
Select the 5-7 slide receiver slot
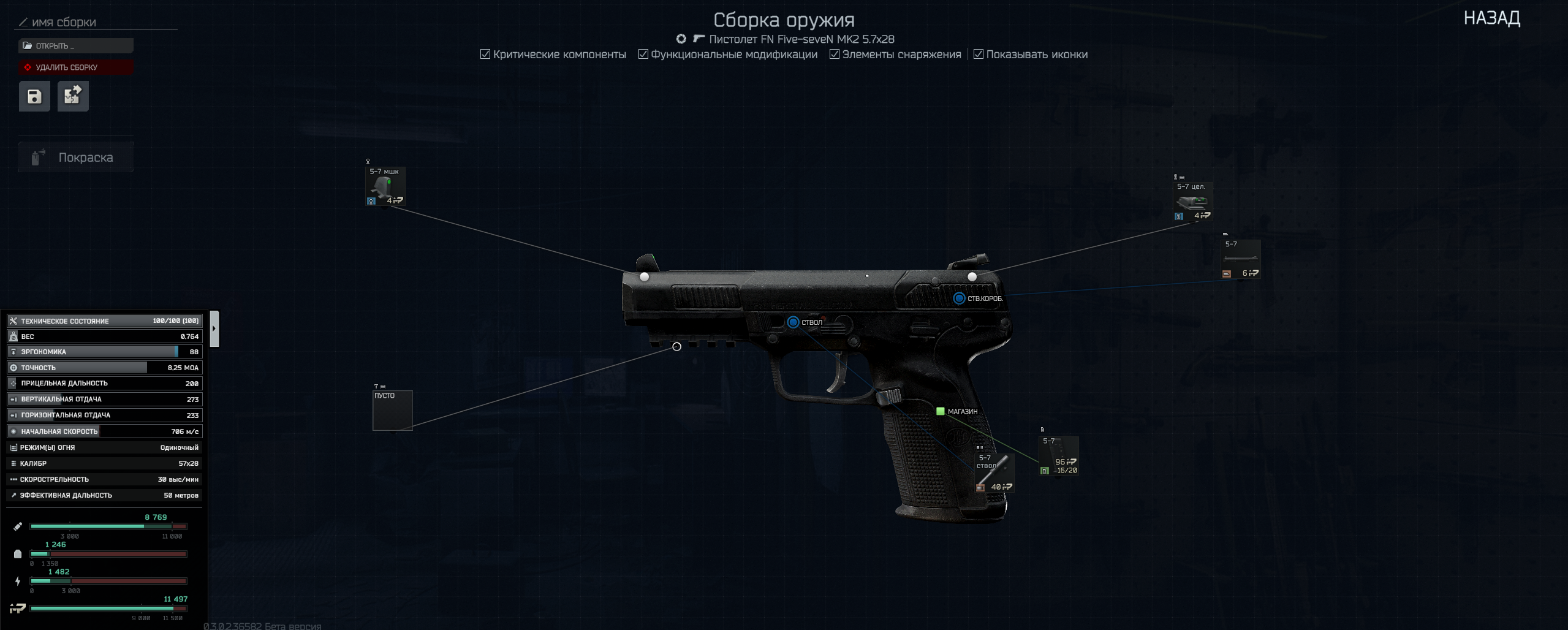(x=1240, y=259)
